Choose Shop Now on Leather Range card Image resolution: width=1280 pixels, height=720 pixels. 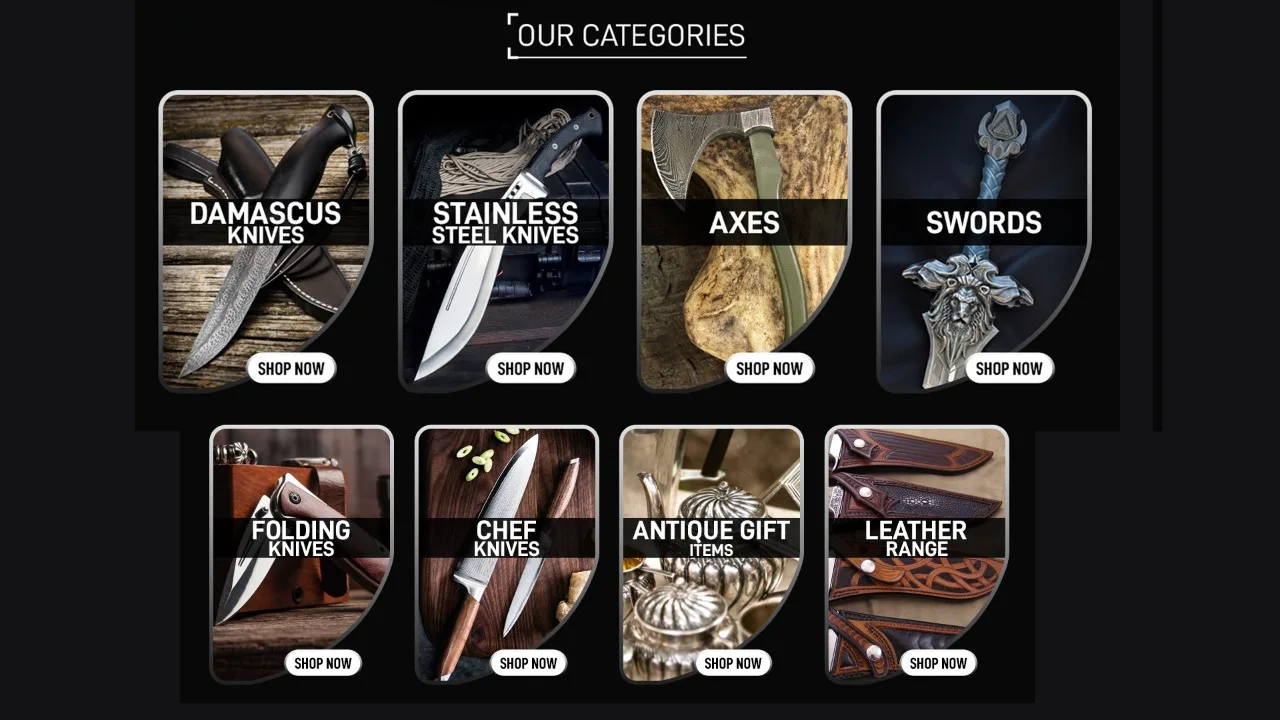click(x=938, y=663)
